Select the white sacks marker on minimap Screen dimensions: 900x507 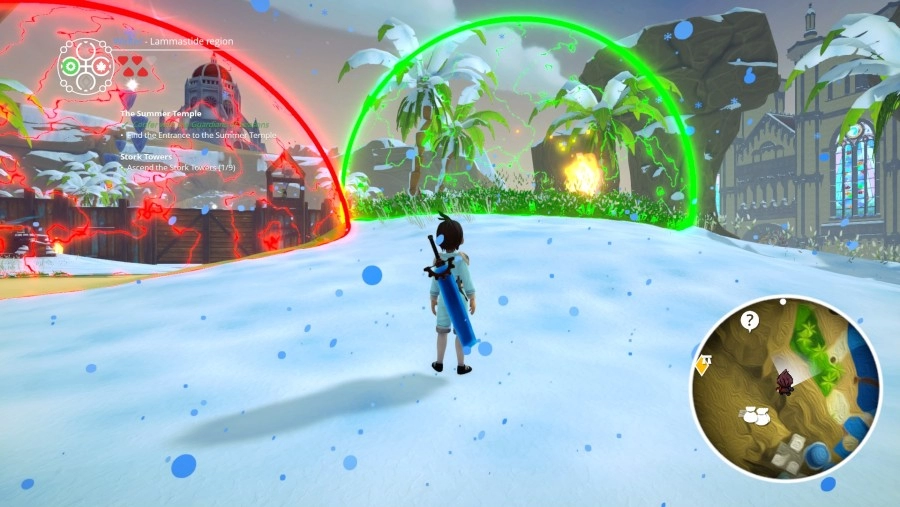tap(755, 414)
